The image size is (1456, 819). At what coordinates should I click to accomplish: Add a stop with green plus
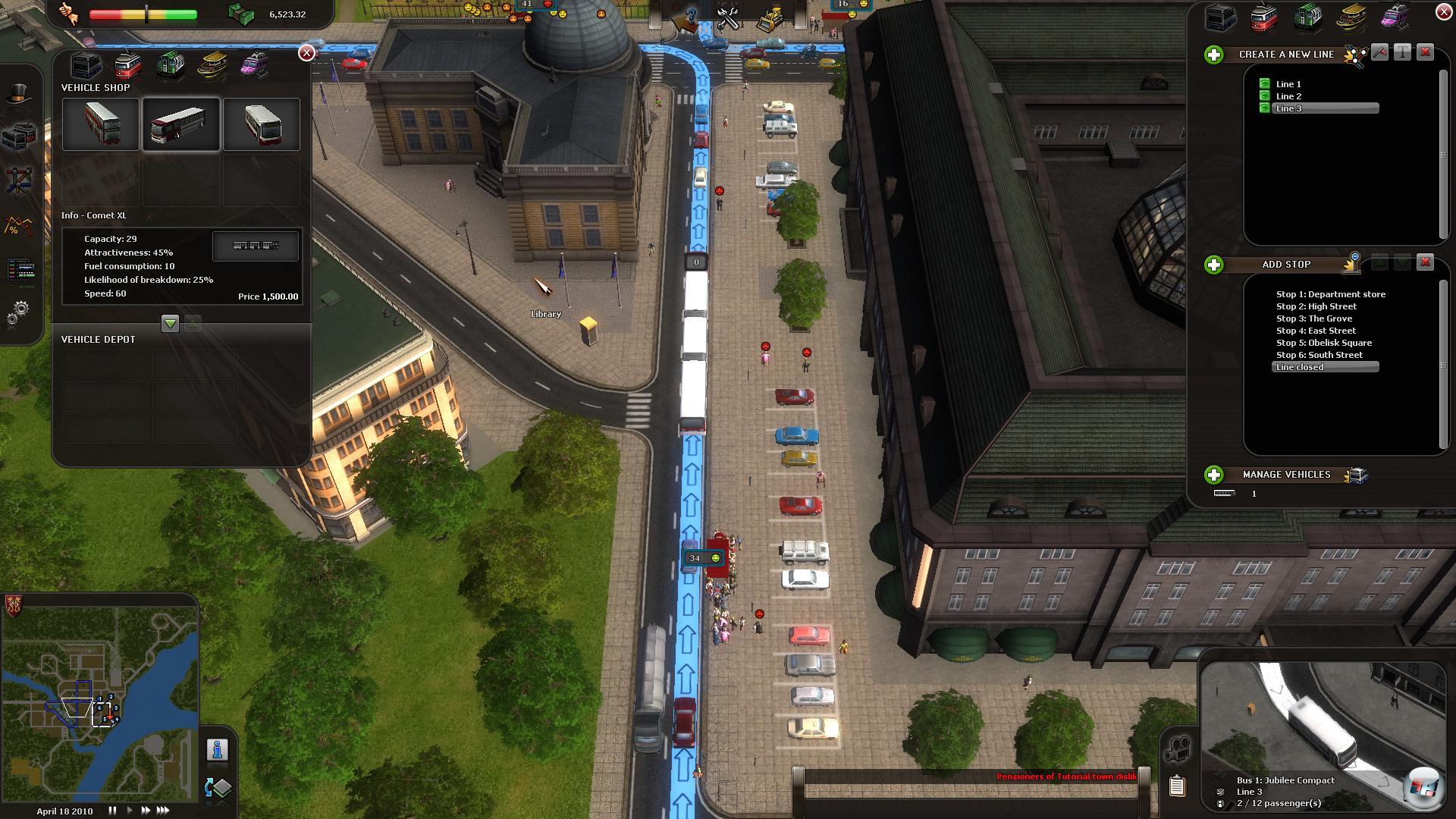pyautogui.click(x=1213, y=265)
